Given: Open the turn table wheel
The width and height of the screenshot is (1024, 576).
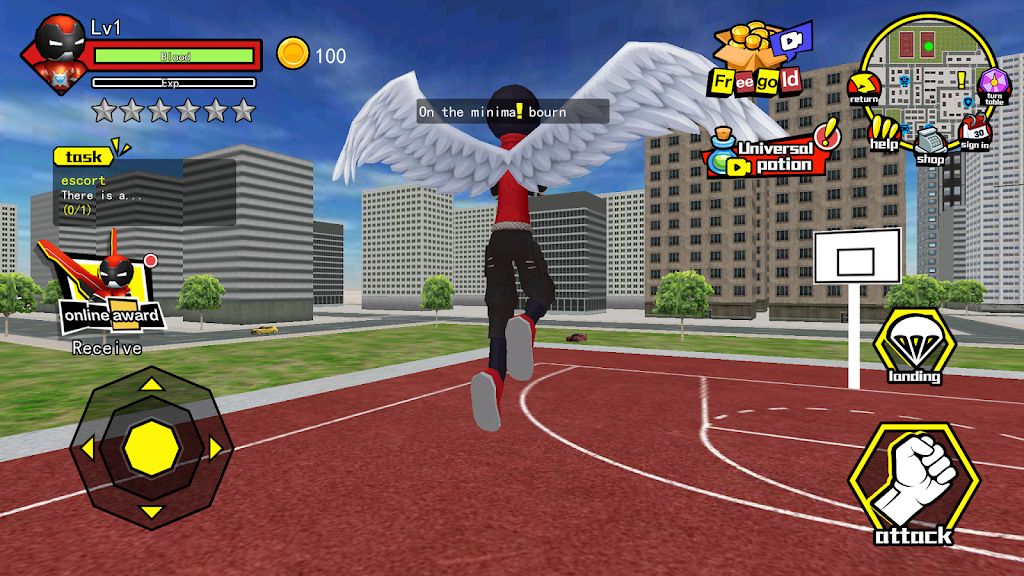Looking at the screenshot, I should pyautogui.click(x=993, y=86).
